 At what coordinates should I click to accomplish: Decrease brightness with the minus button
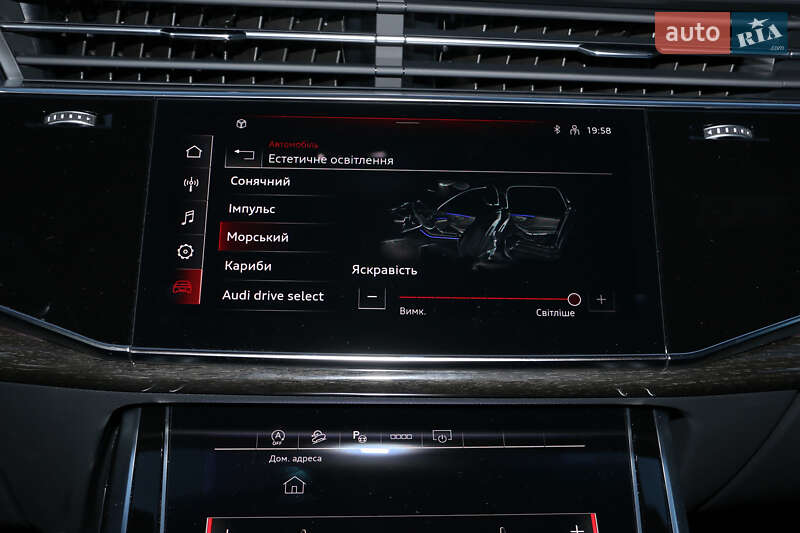(x=372, y=298)
